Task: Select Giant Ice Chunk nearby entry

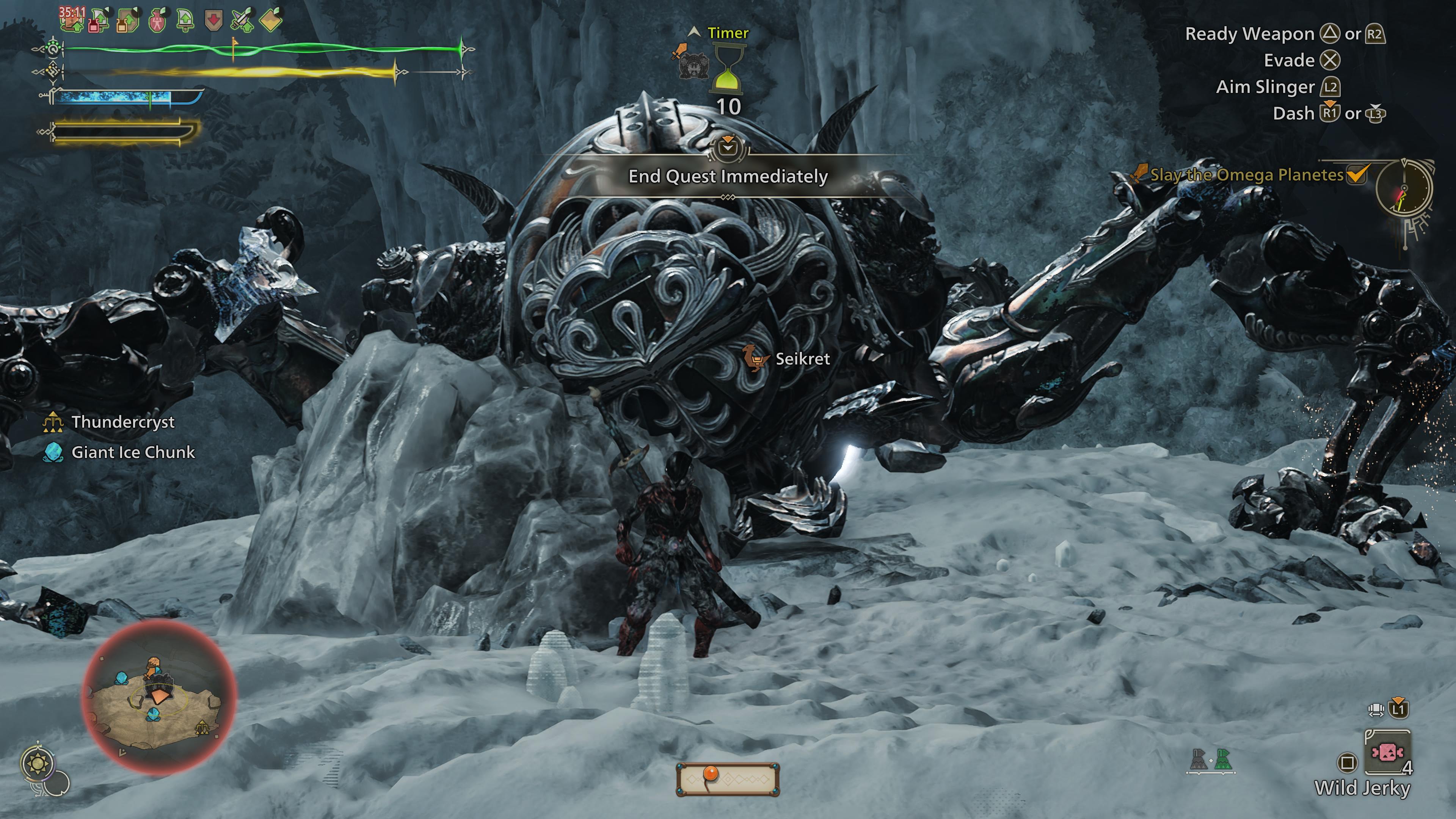Action: pyautogui.click(x=133, y=452)
